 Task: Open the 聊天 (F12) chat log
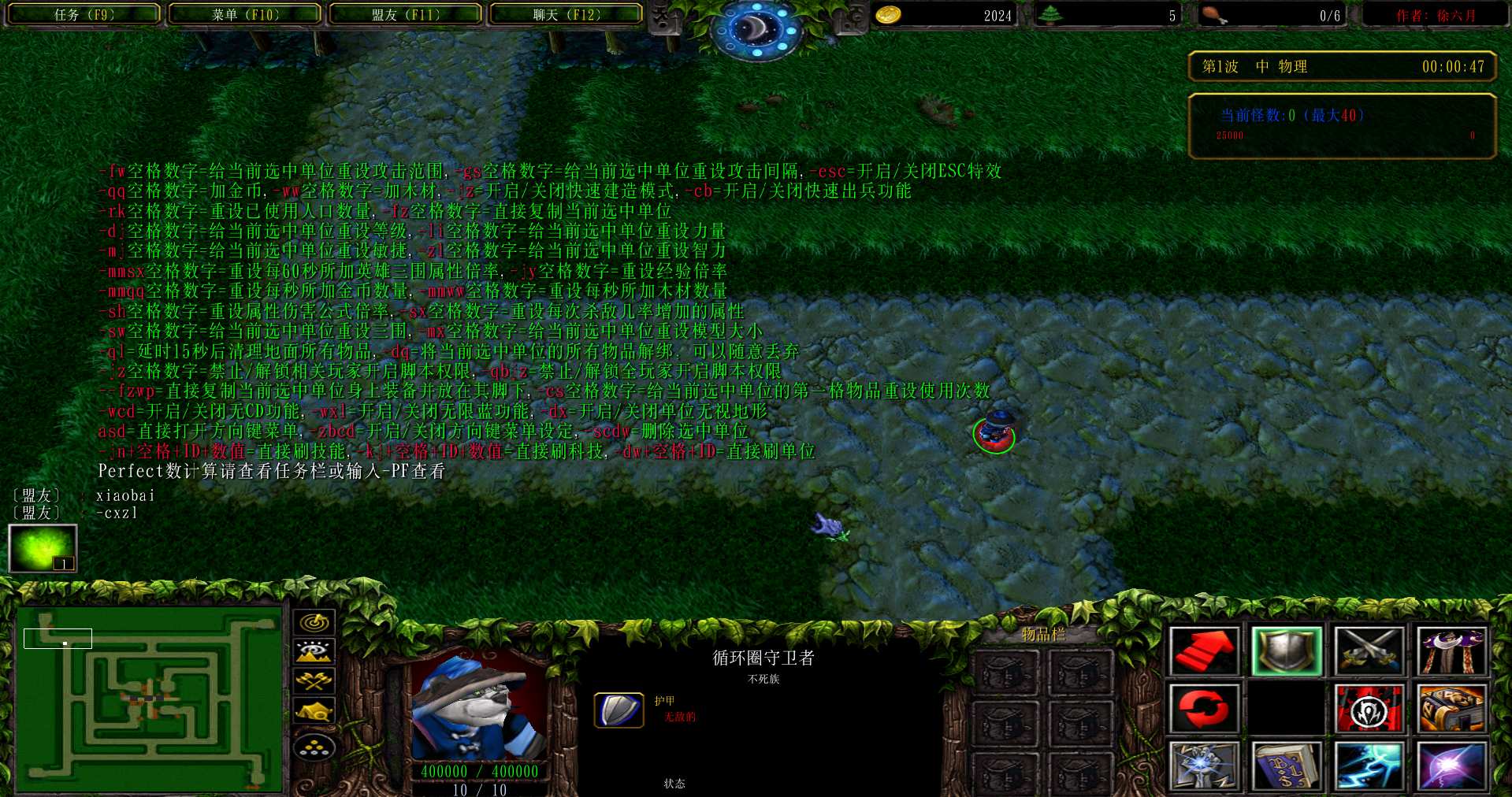566,14
